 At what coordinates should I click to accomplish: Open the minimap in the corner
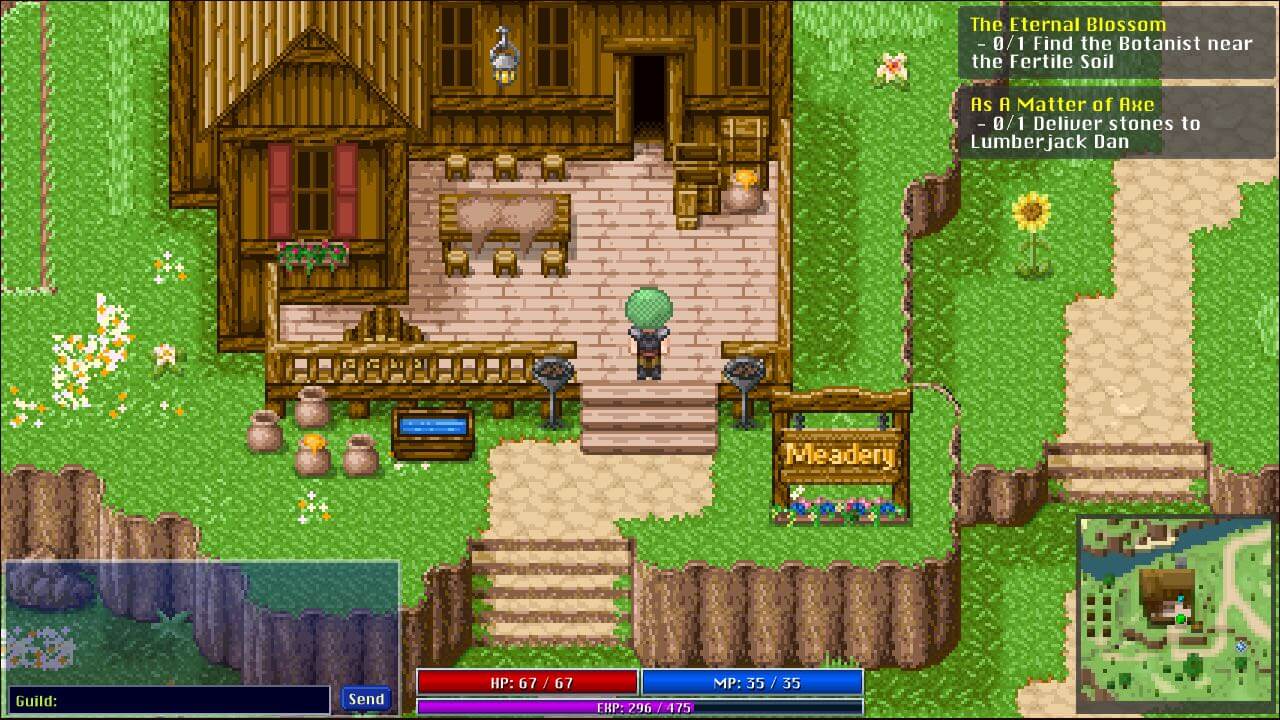click(x=1176, y=612)
